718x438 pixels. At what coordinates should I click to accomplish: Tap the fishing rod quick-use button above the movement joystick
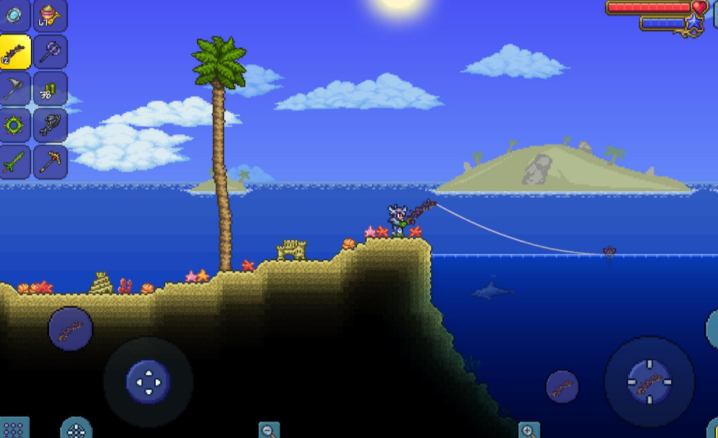(70, 329)
